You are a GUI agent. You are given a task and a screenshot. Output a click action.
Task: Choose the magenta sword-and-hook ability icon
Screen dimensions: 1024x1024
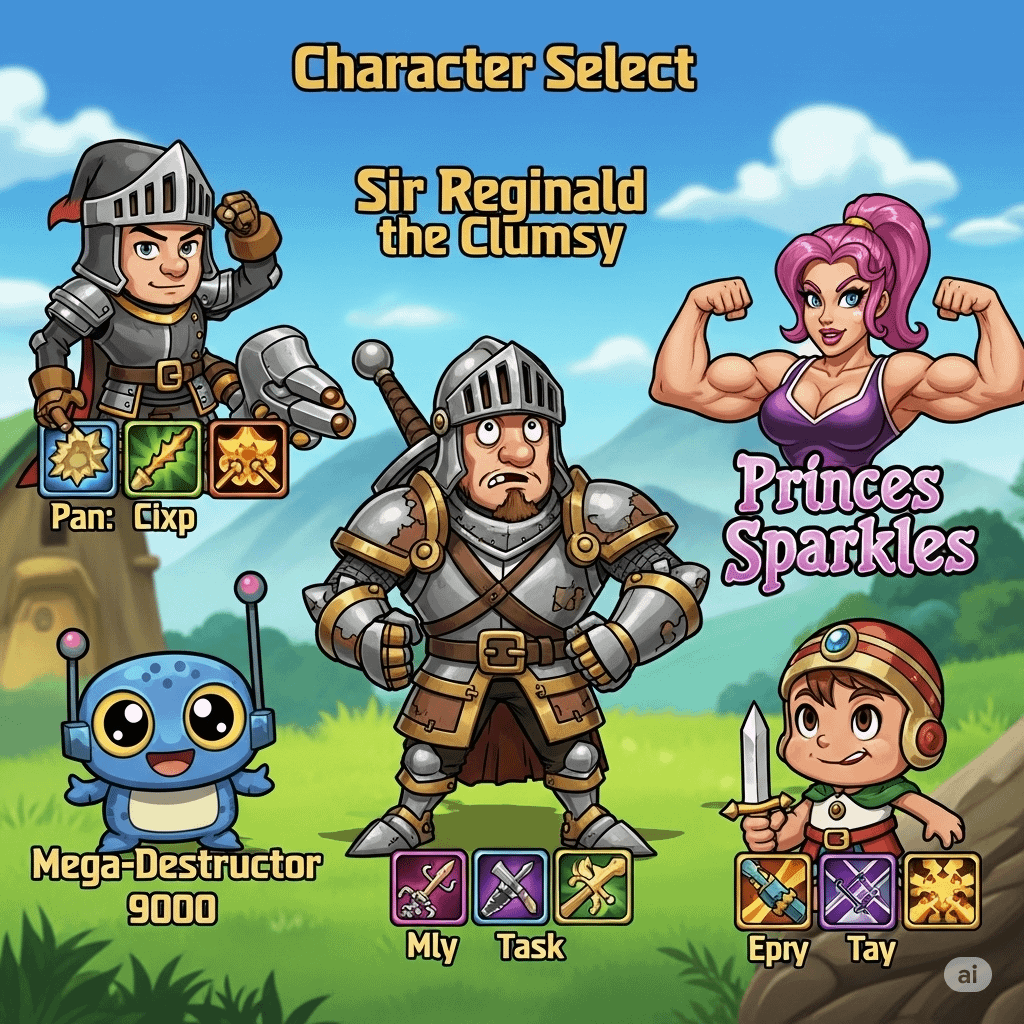[429, 887]
